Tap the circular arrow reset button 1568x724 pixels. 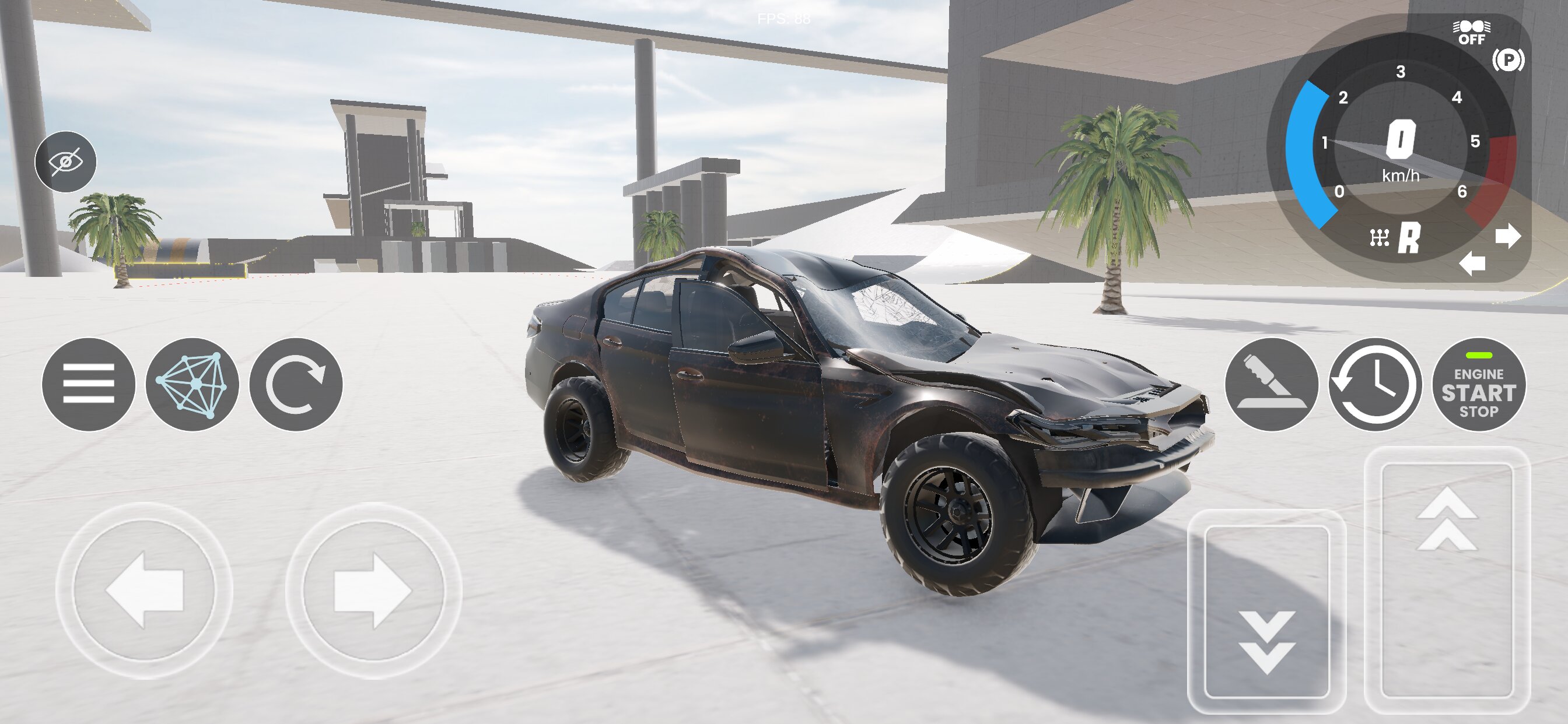click(x=296, y=385)
